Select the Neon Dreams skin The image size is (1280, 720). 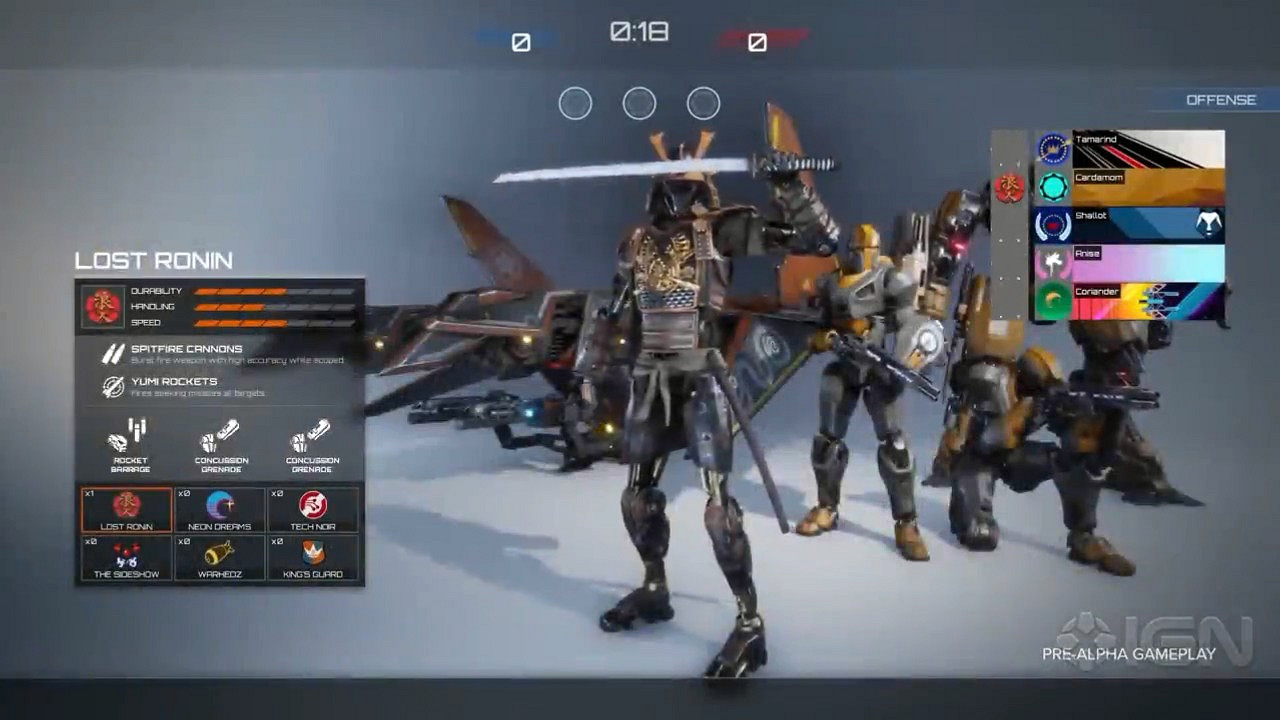219,509
